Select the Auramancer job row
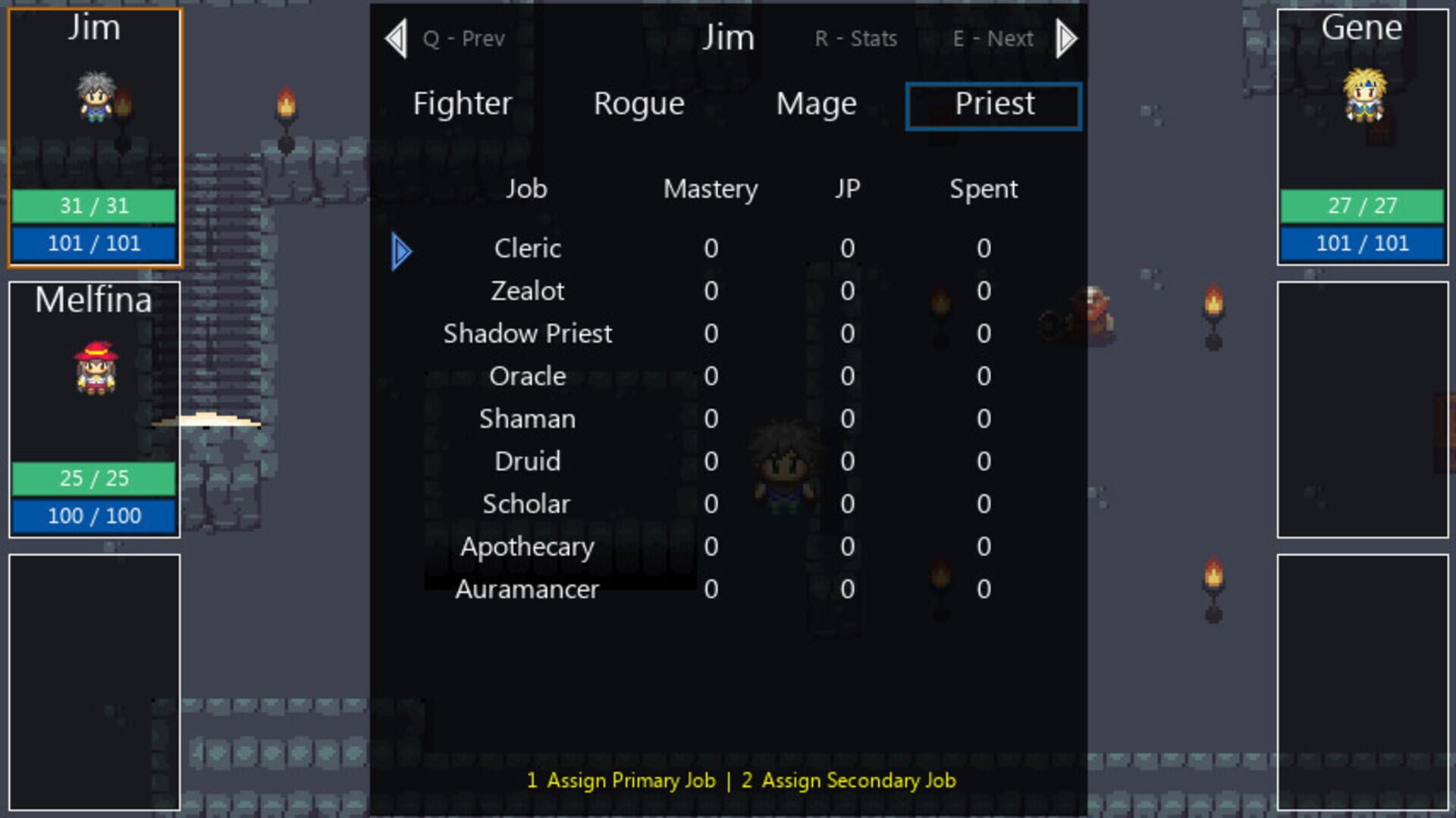Image resolution: width=1456 pixels, height=818 pixels. 527,589
